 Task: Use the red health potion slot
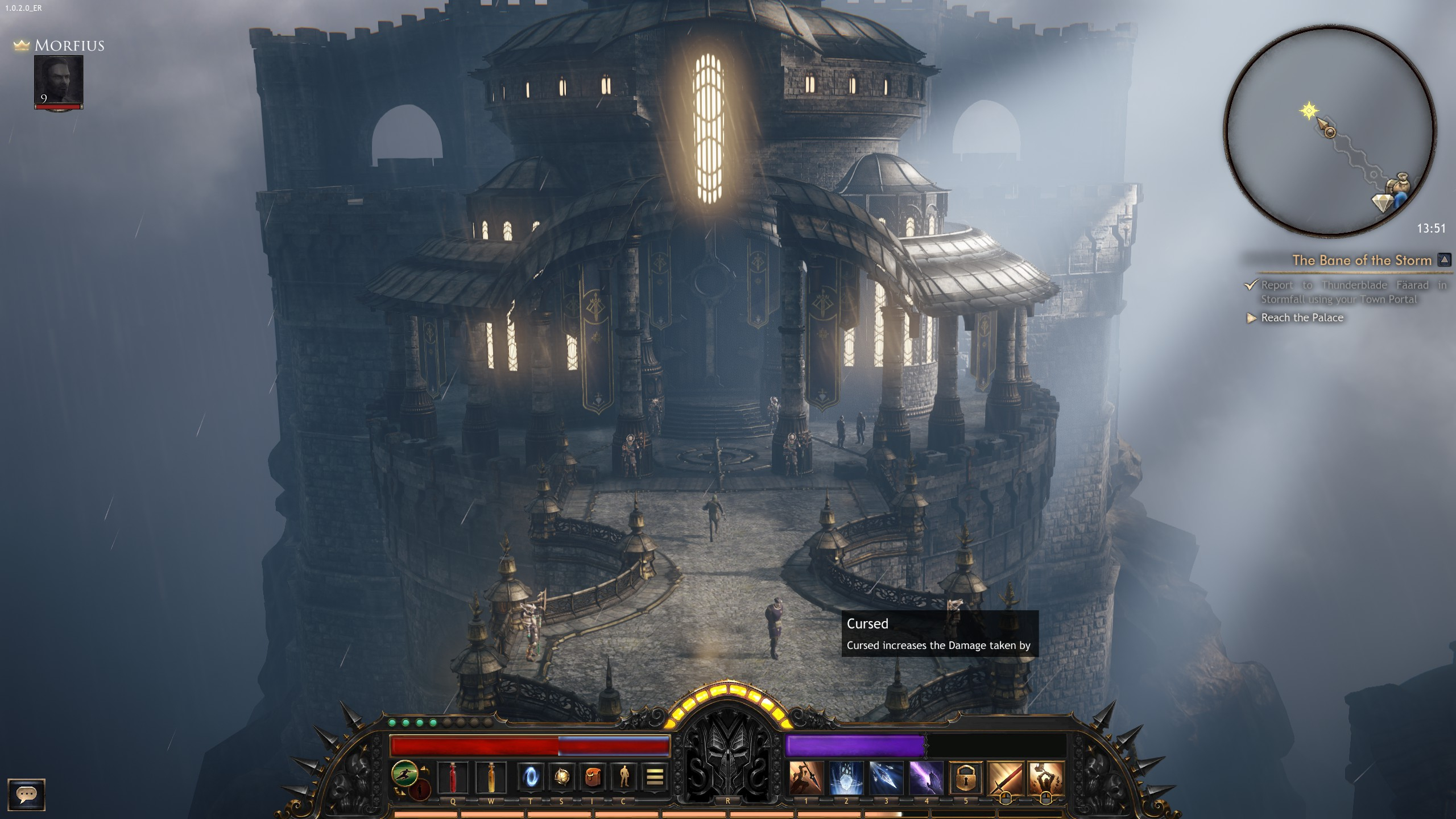pos(453,777)
